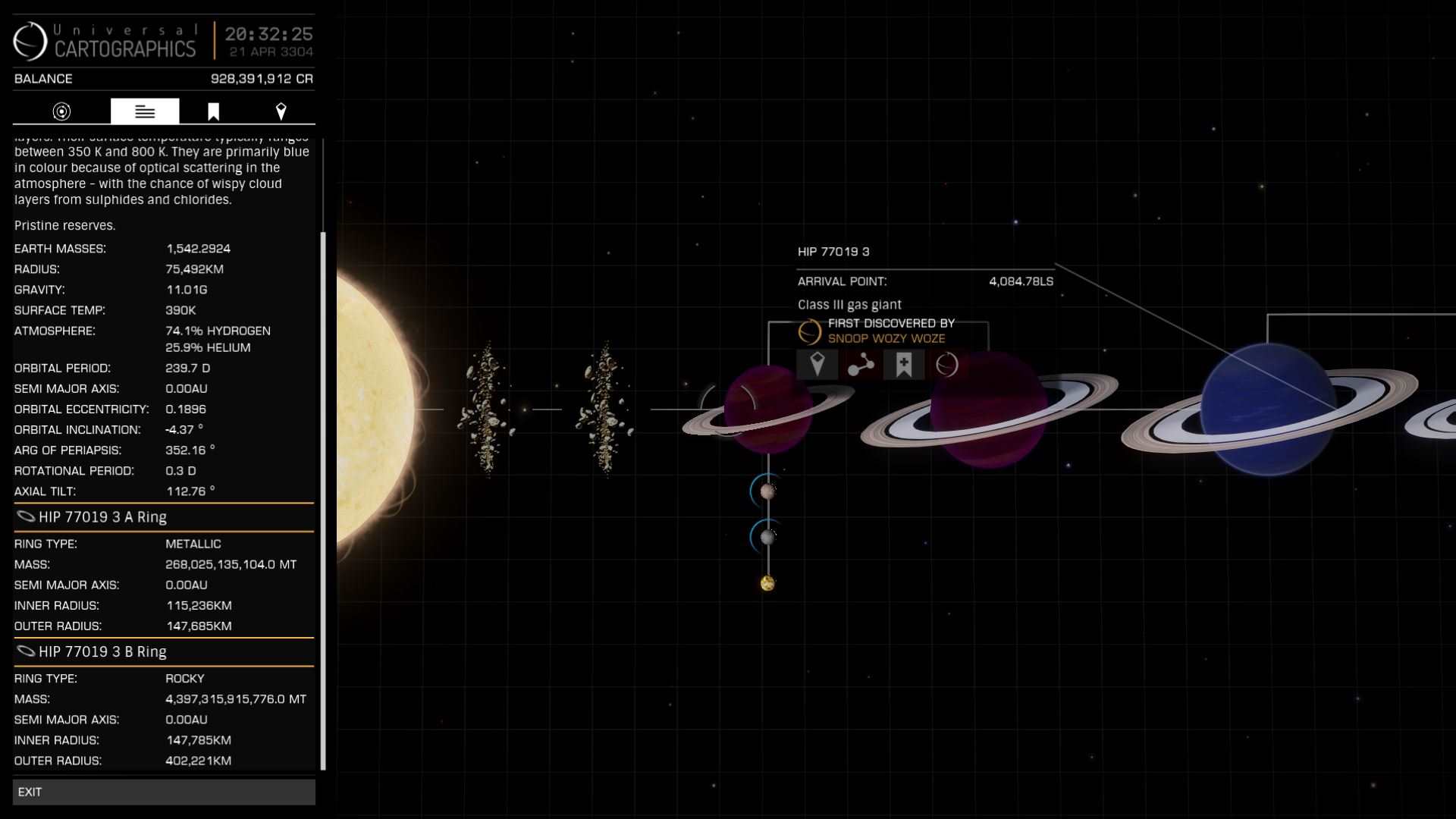The image size is (1456, 819).
Task: Switch to the system overview tab with concentric circles
Action: (61, 111)
